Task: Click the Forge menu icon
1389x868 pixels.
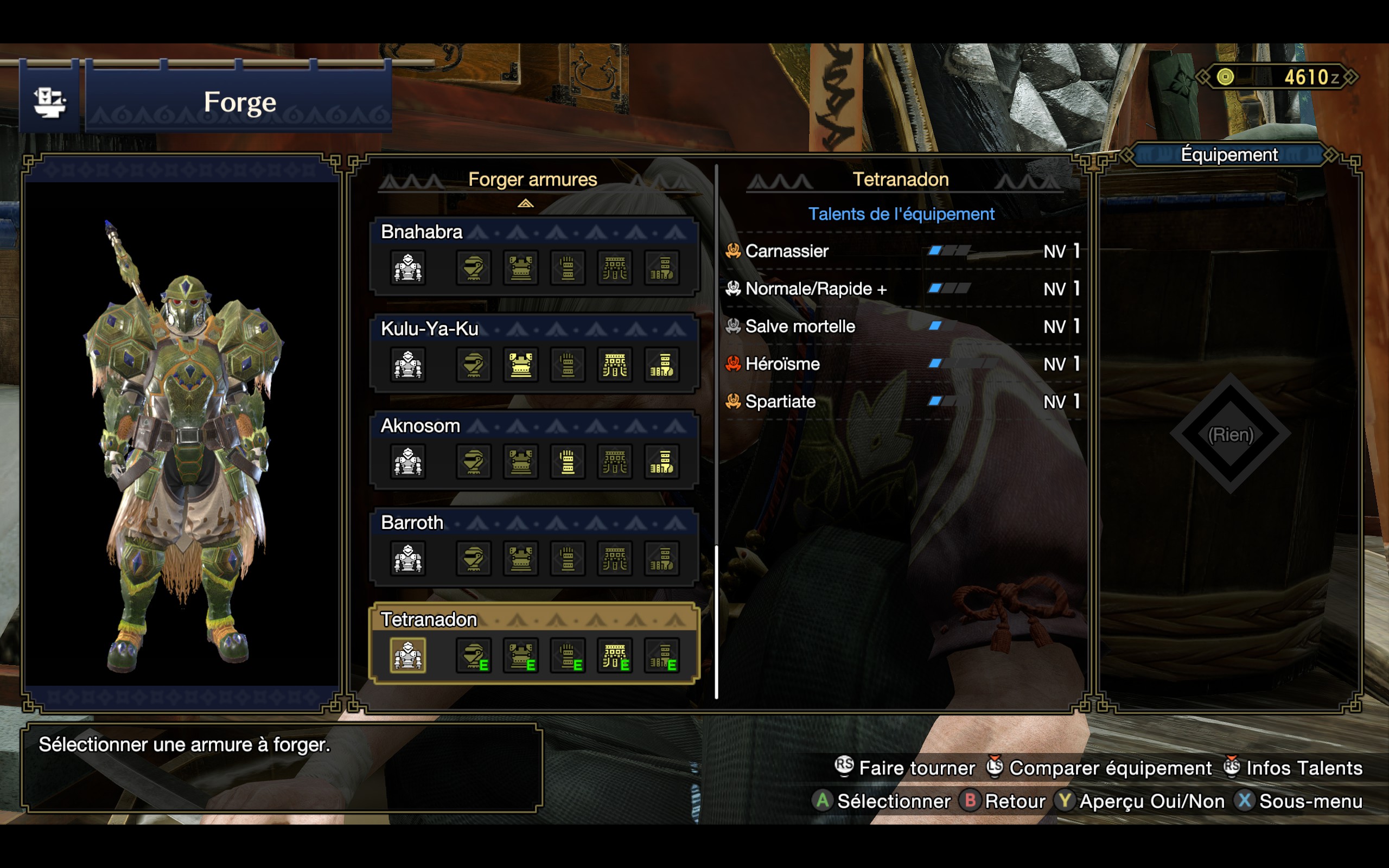Action: point(49,102)
